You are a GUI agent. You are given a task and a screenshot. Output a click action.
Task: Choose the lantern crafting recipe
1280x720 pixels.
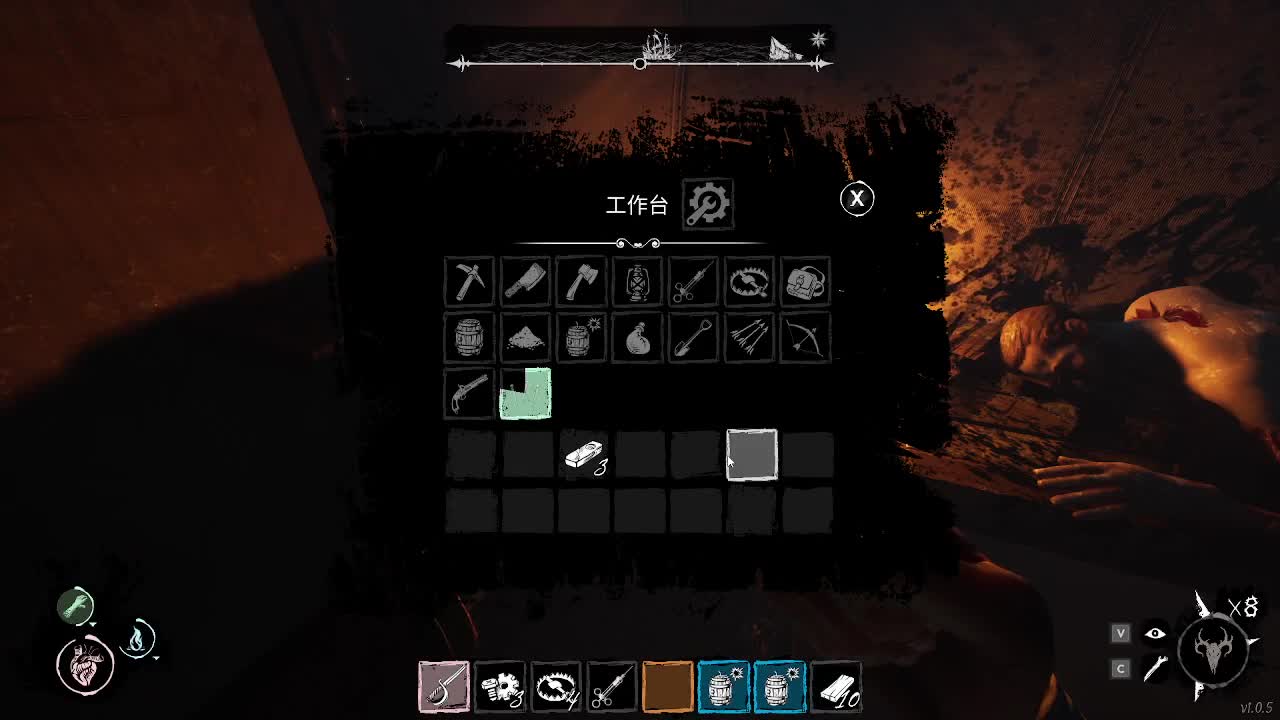pyautogui.click(x=637, y=281)
